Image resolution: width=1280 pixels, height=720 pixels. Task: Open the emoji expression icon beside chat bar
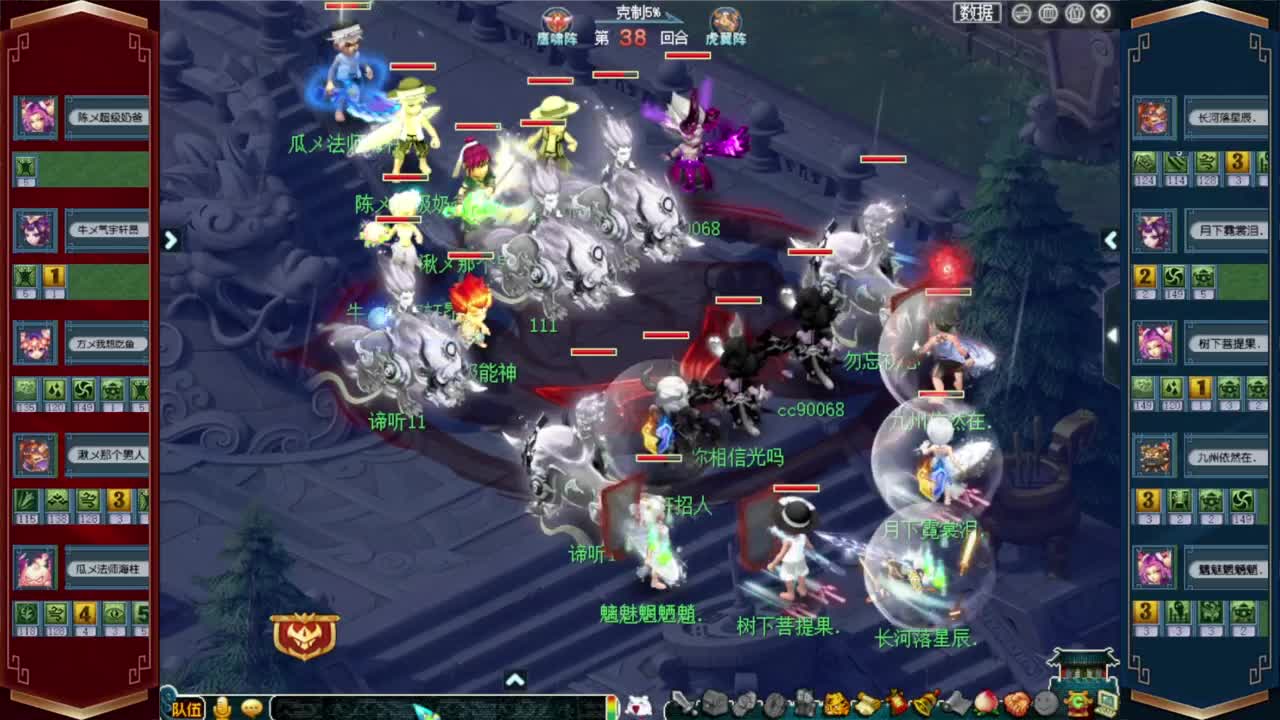[252, 708]
